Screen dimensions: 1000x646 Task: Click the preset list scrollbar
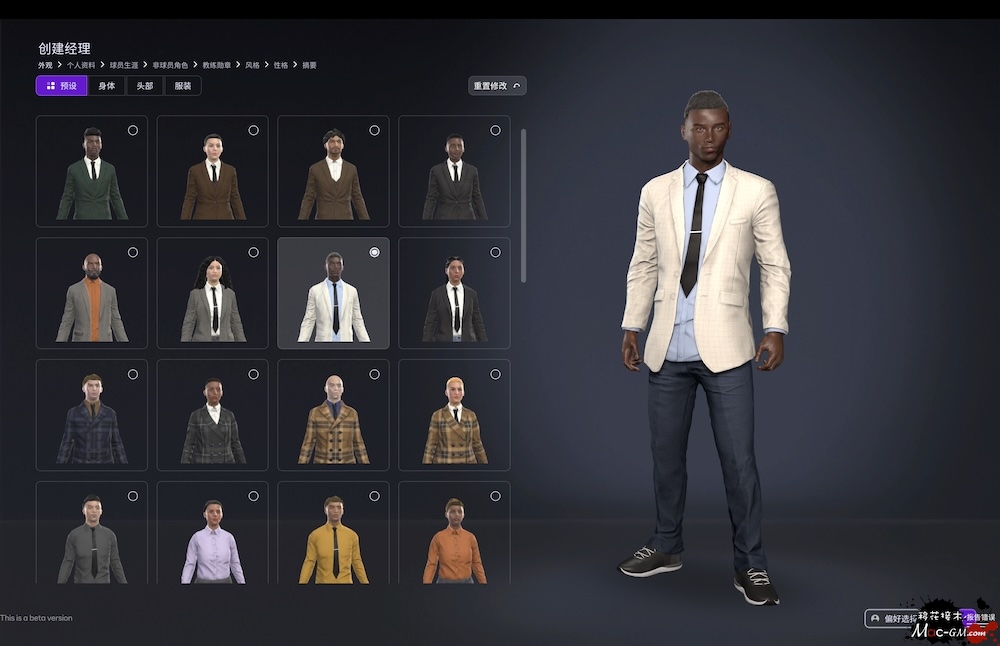(x=523, y=205)
